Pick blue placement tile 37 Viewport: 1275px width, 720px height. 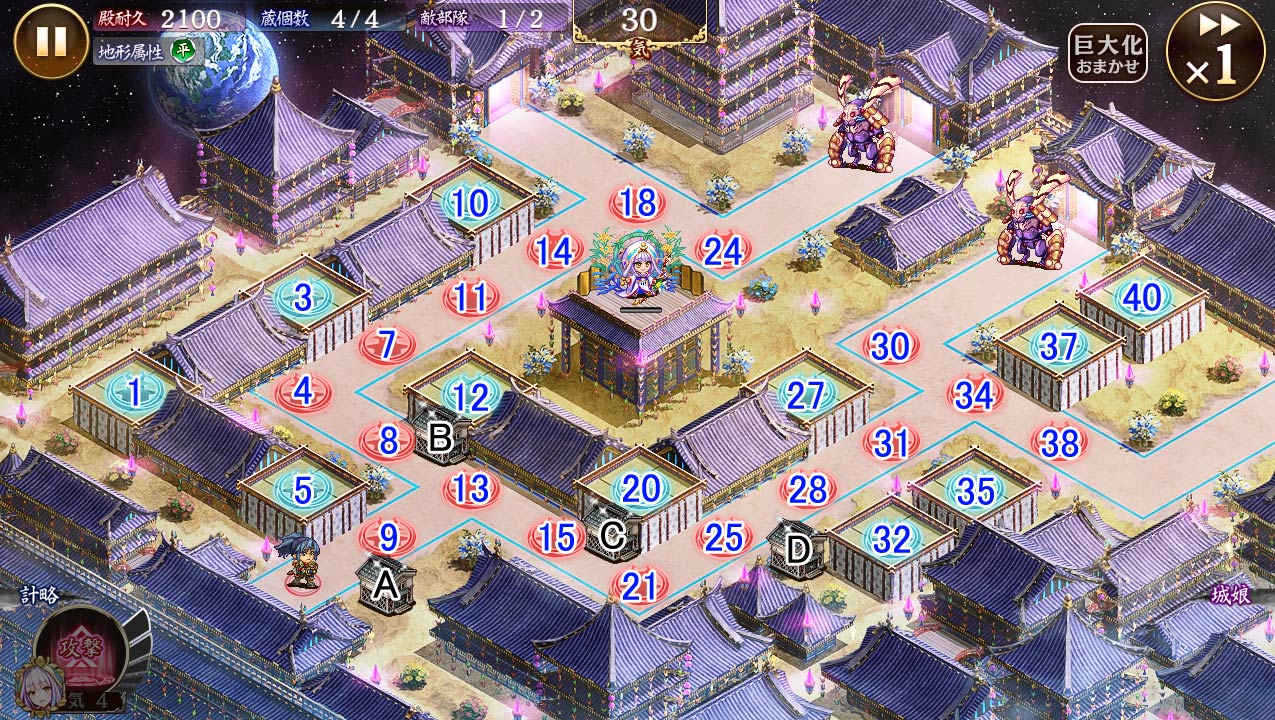(x=1058, y=346)
